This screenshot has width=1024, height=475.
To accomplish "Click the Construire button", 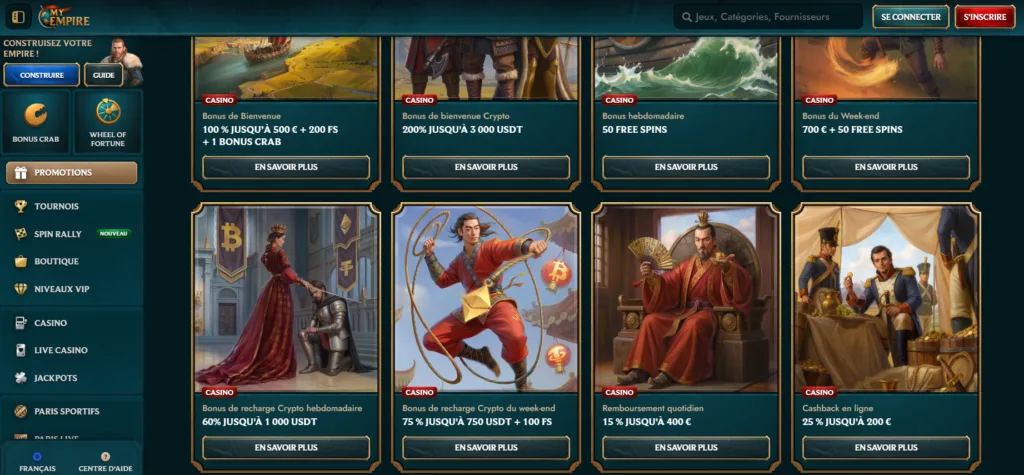I will tap(41, 75).
